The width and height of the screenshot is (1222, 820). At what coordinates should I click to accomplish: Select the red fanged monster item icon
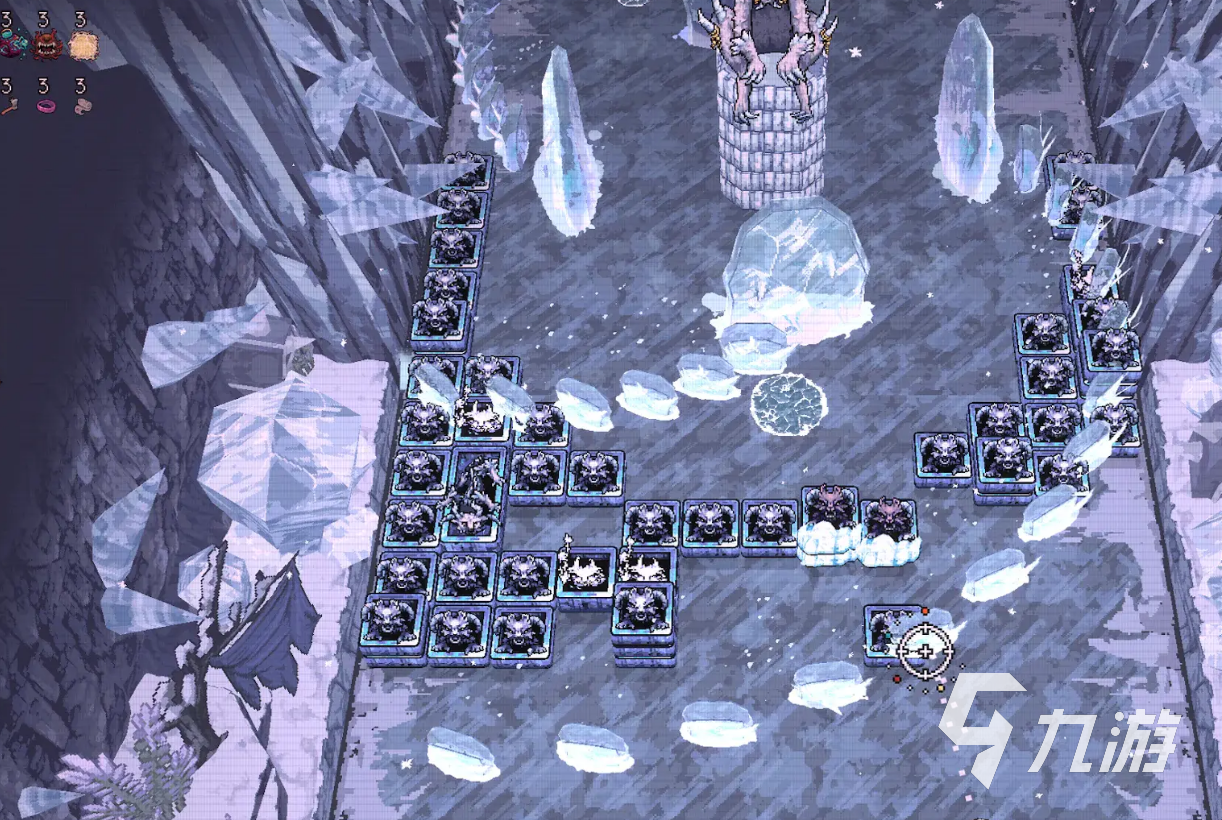[46, 44]
